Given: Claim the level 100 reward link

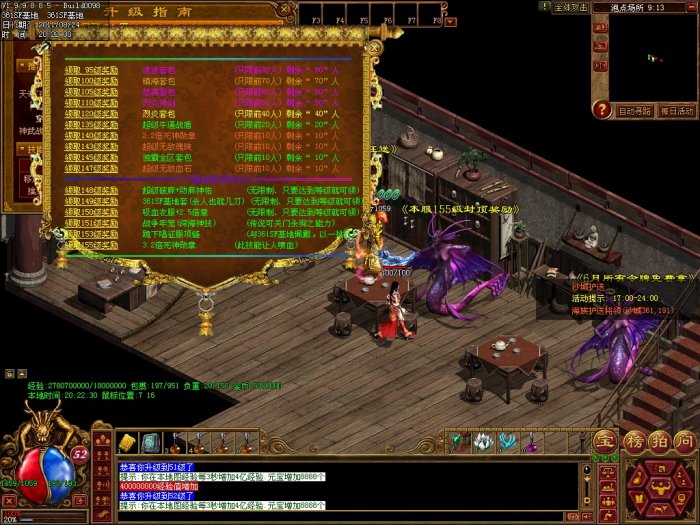Looking at the screenshot, I should 91,80.
